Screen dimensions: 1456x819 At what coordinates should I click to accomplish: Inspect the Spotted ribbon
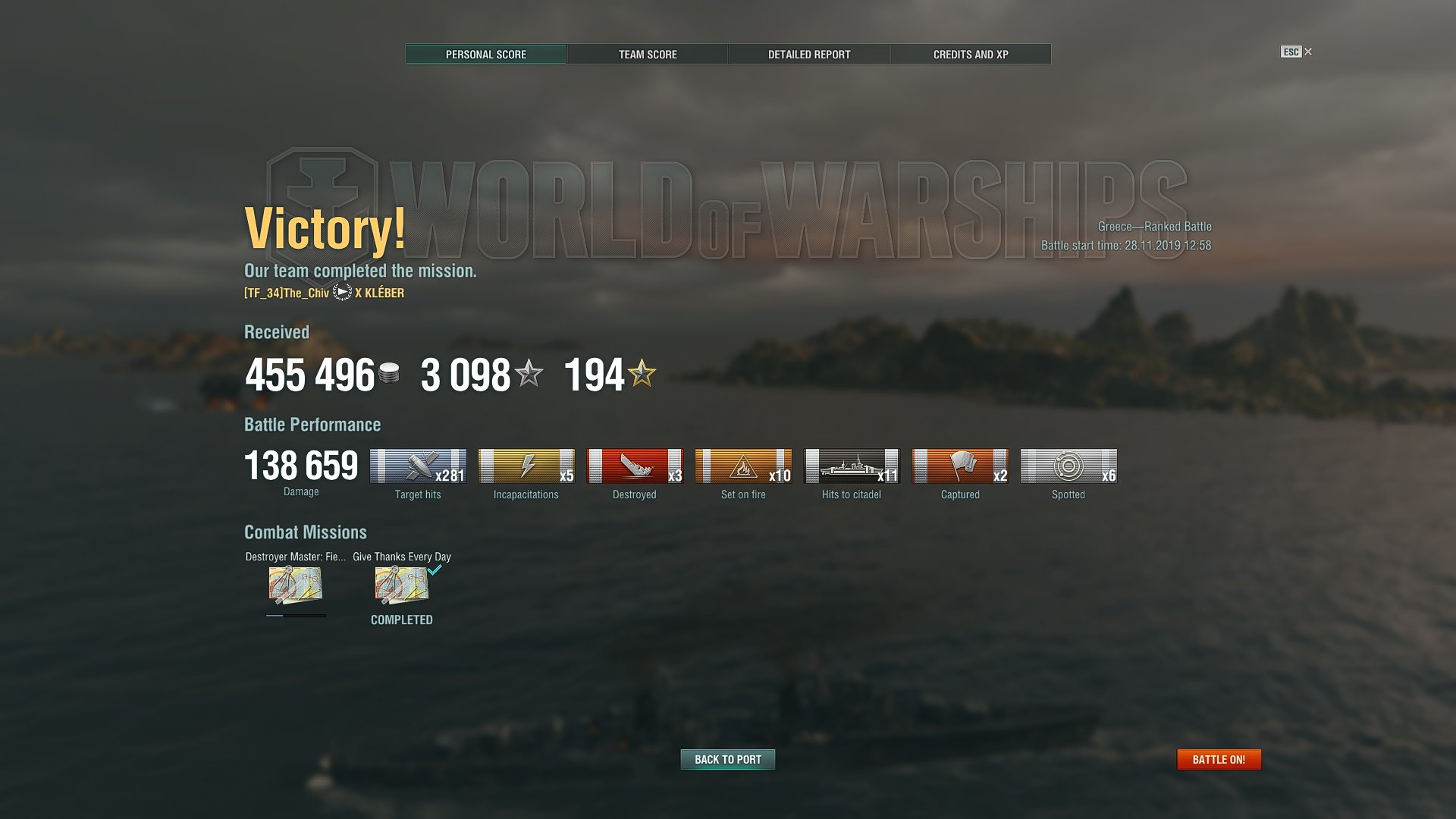tap(1068, 466)
